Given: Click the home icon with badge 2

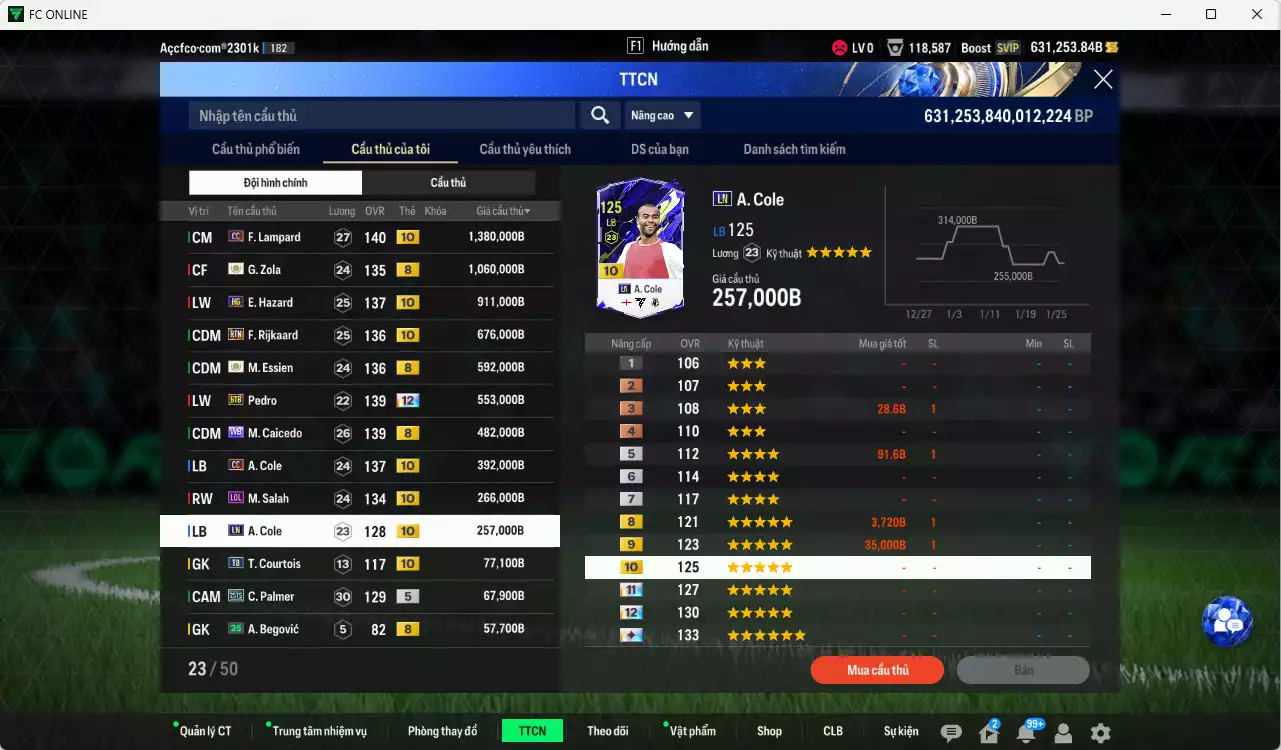Looking at the screenshot, I should [x=988, y=731].
